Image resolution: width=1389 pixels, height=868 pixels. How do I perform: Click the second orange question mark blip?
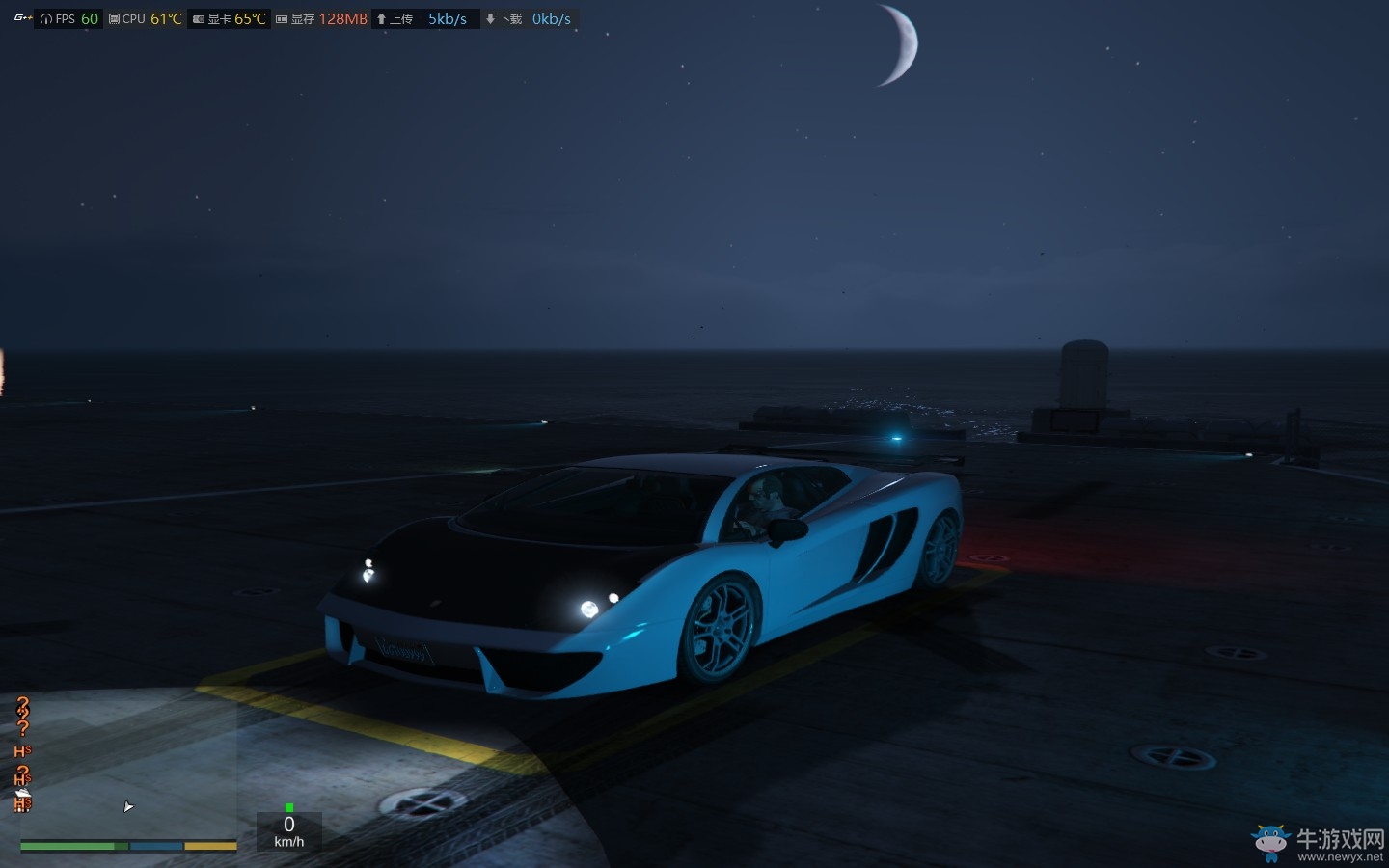(23, 728)
